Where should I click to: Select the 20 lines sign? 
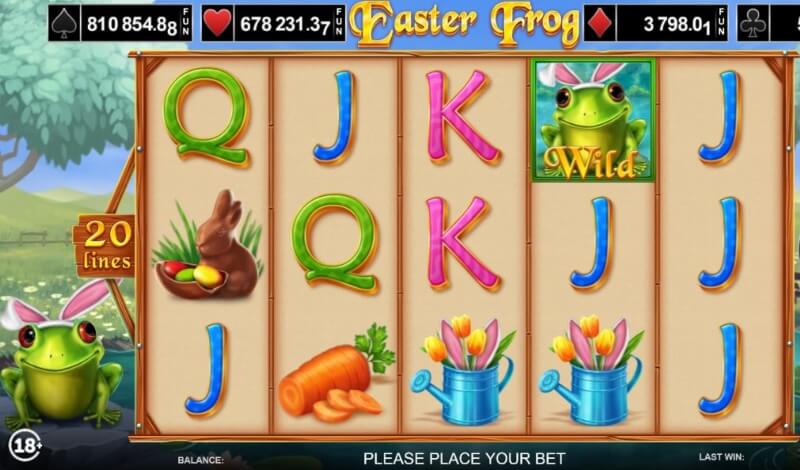pos(107,246)
